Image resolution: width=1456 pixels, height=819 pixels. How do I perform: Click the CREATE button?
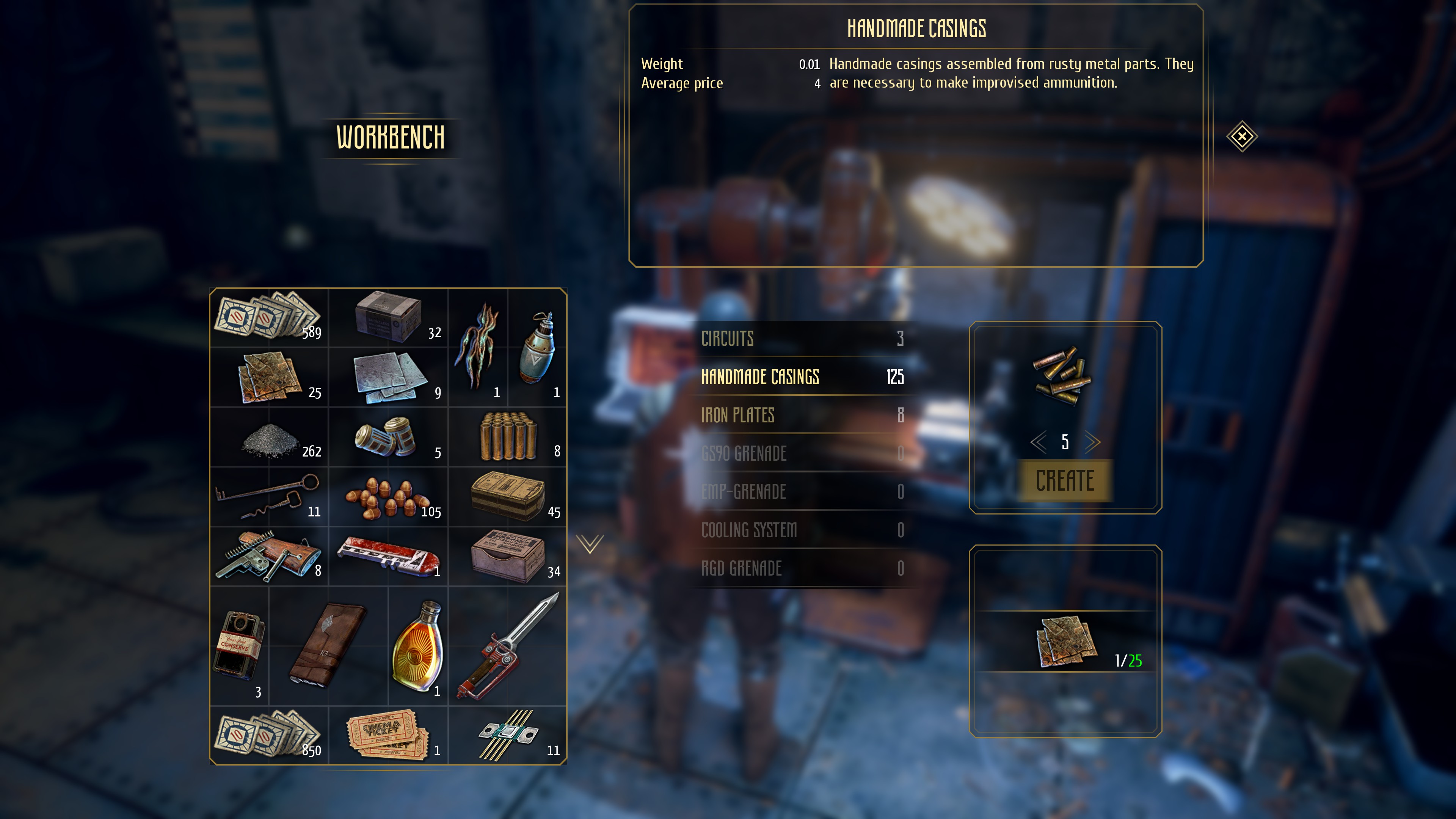click(x=1065, y=481)
